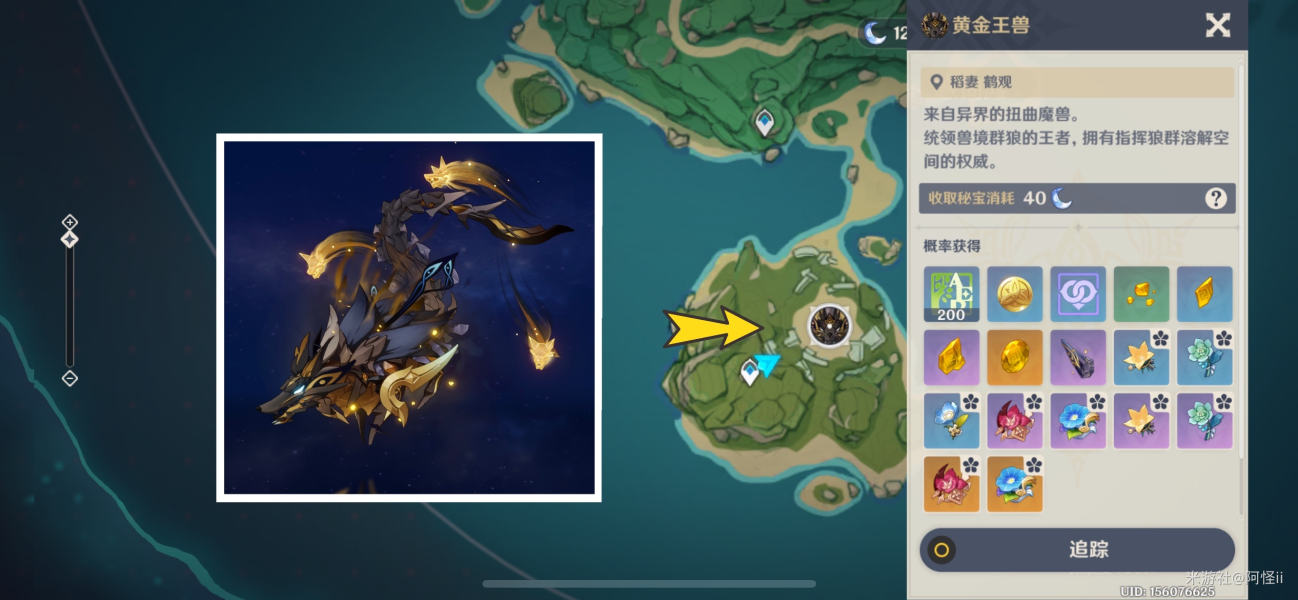Screen dimensions: 1298x600
Task: Zoom in the map with the plus button
Action: pos(69,221)
